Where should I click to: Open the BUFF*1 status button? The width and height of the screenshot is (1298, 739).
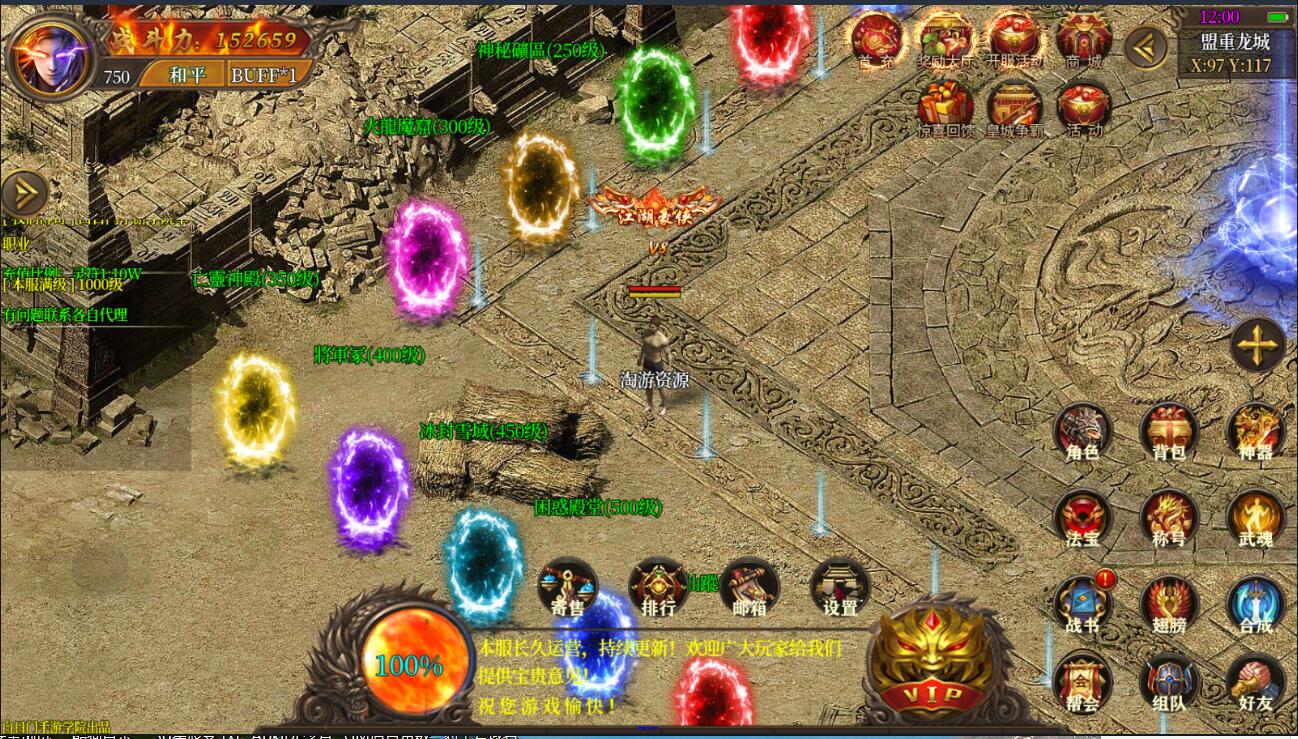tap(264, 75)
